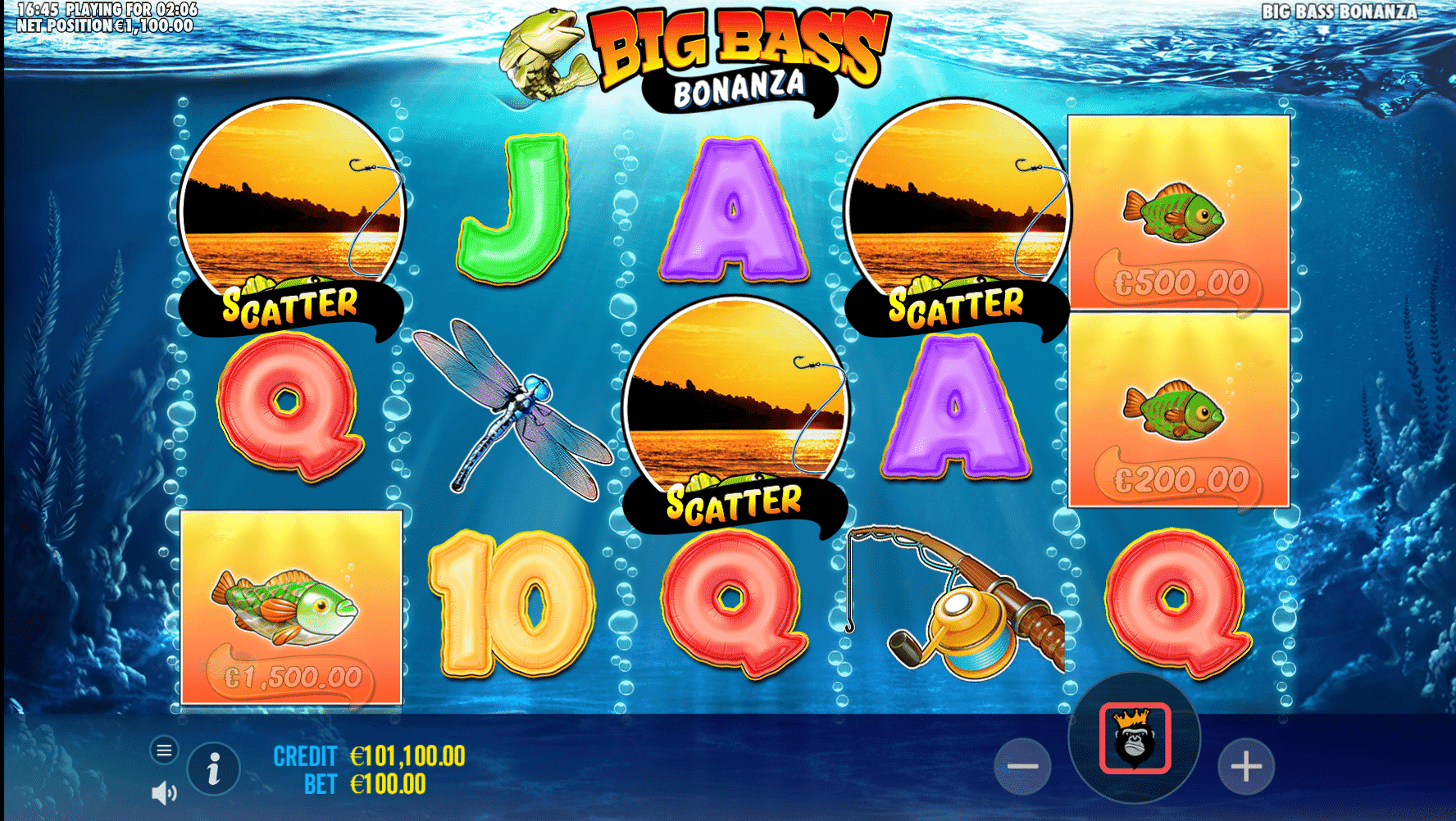The image size is (1456, 821).
Task: Click the €500.00 money fish on reel five
Action: tap(1176, 213)
